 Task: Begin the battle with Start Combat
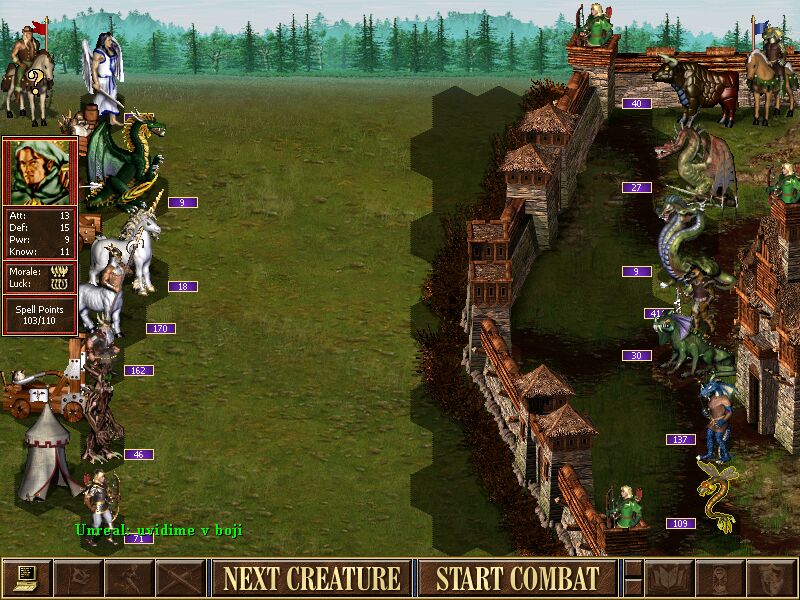[517, 578]
